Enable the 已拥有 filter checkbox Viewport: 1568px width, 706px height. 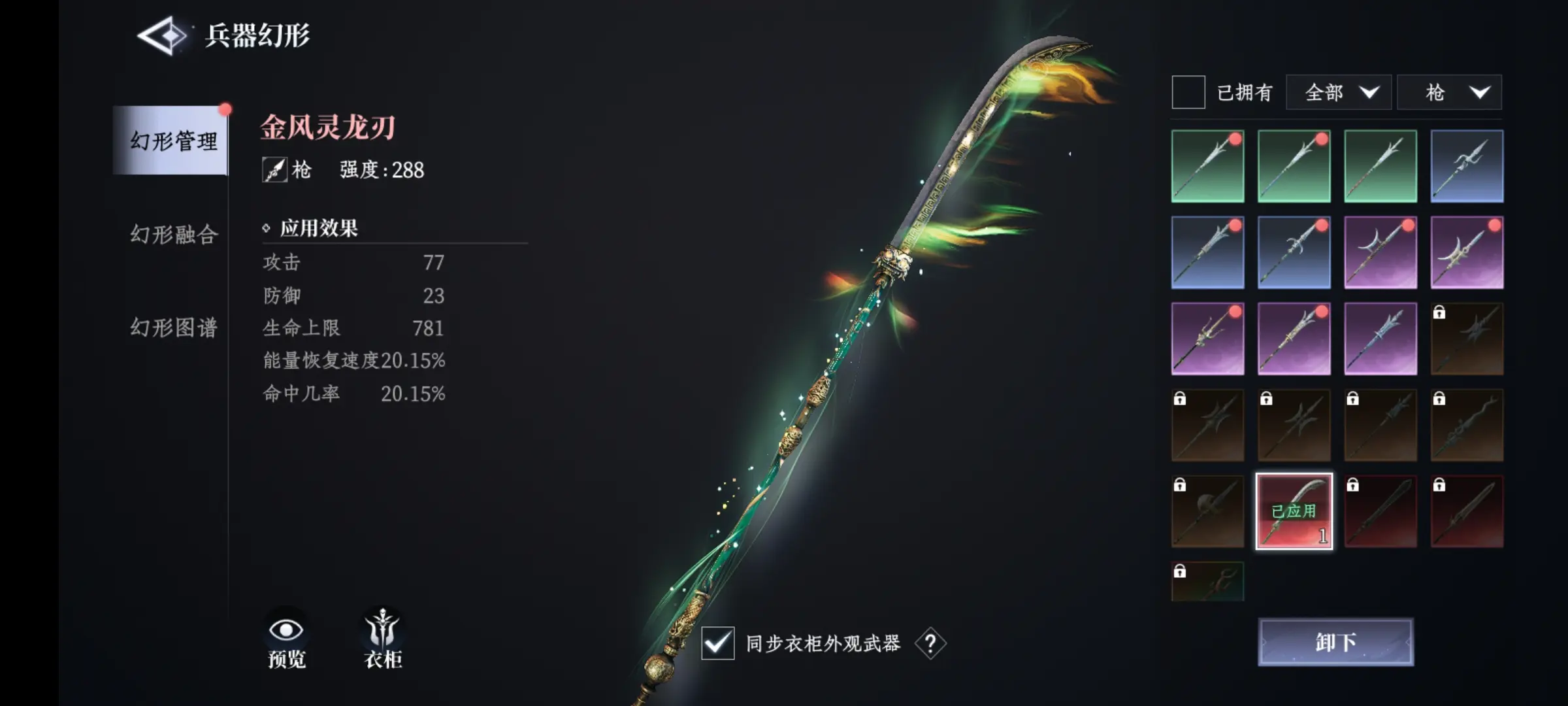[1188, 92]
